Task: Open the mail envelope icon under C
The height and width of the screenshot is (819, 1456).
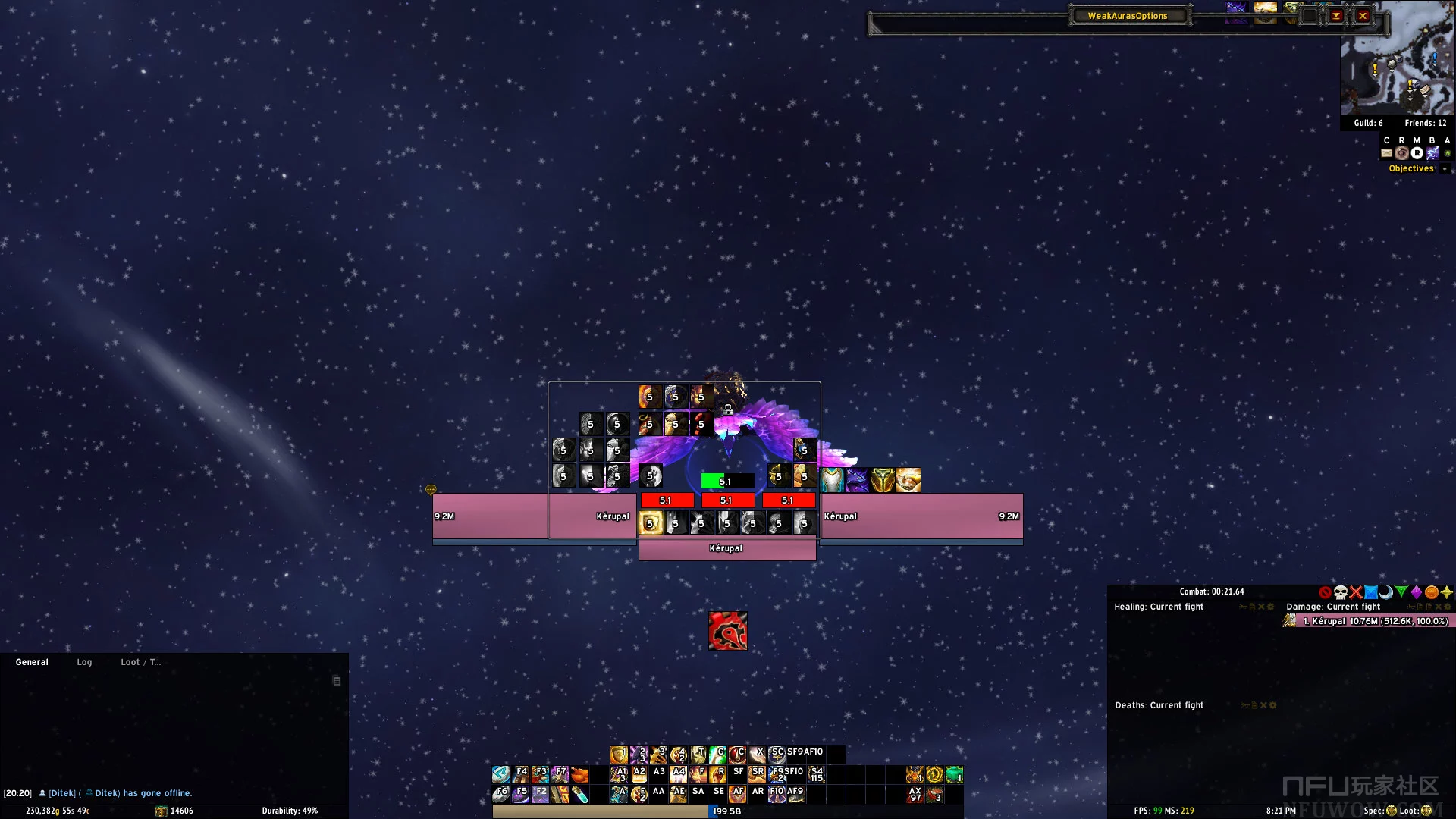Action: click(1386, 153)
